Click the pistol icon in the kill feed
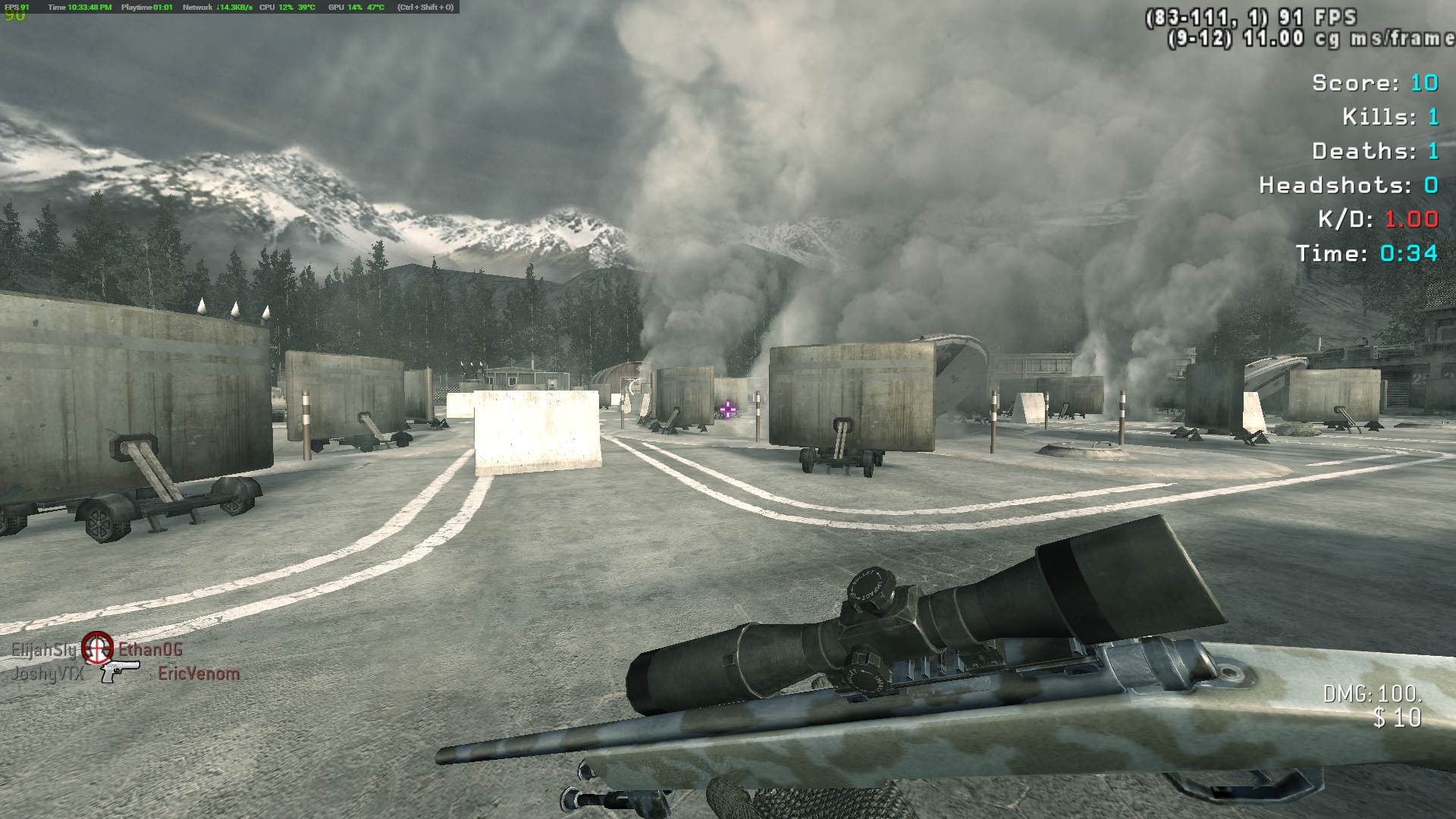 (x=120, y=671)
